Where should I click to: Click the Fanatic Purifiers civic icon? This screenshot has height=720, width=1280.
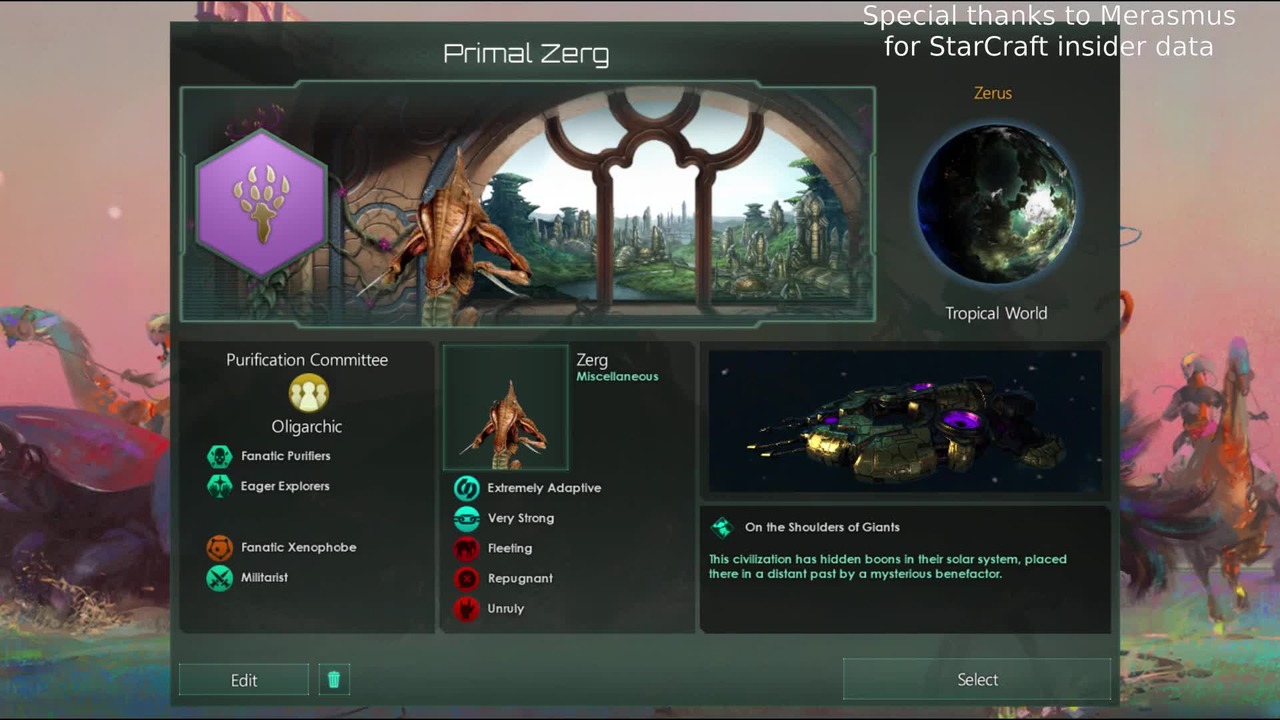click(x=220, y=457)
